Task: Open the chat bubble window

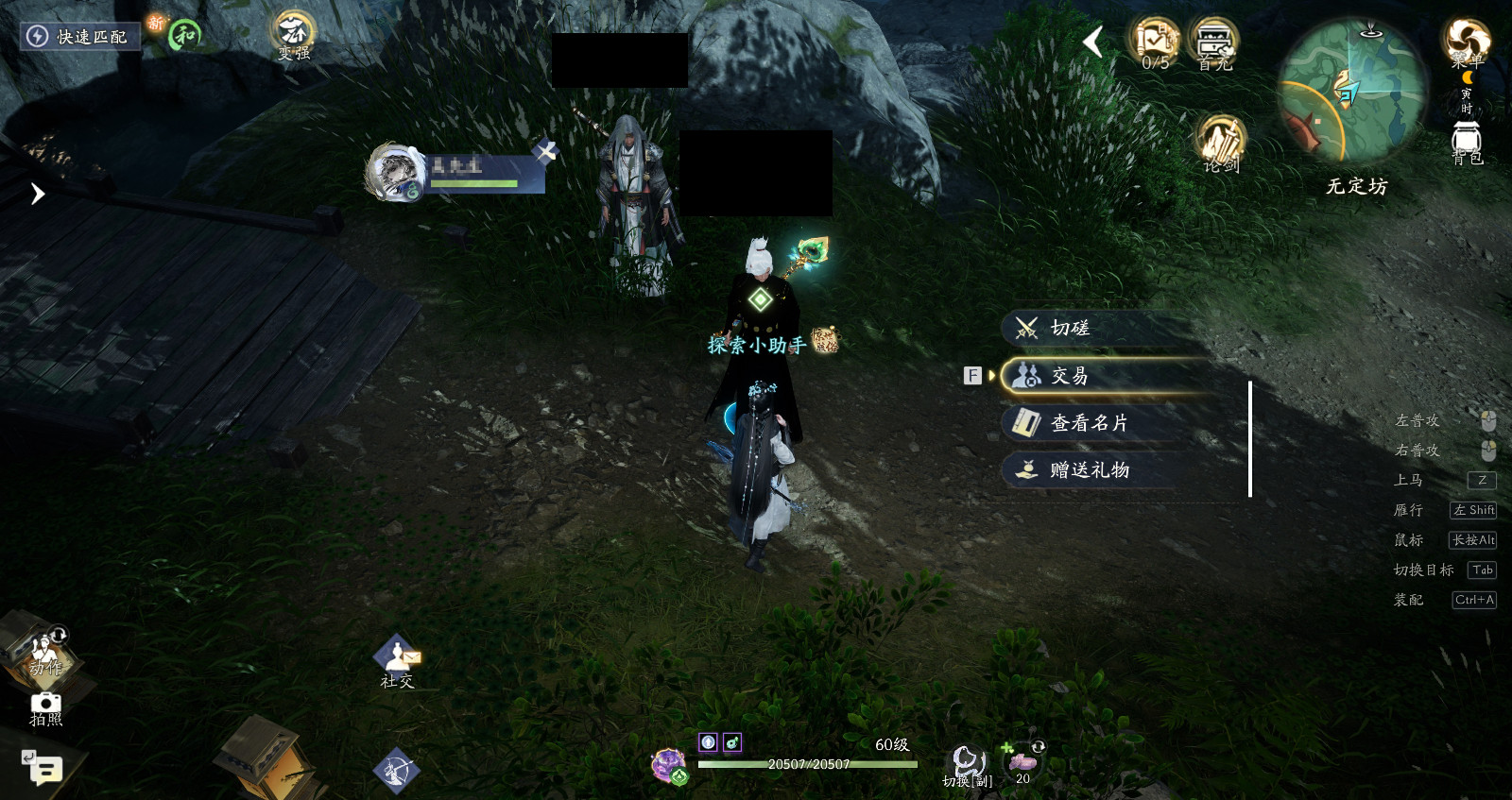Action: coord(43,770)
